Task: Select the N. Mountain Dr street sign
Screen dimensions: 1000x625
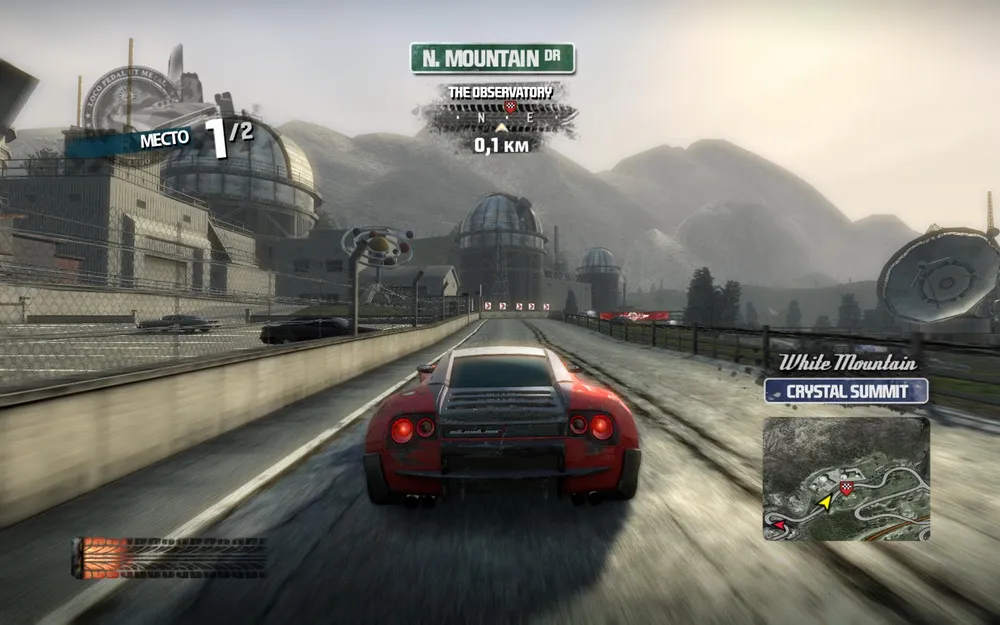Action: [x=492, y=58]
